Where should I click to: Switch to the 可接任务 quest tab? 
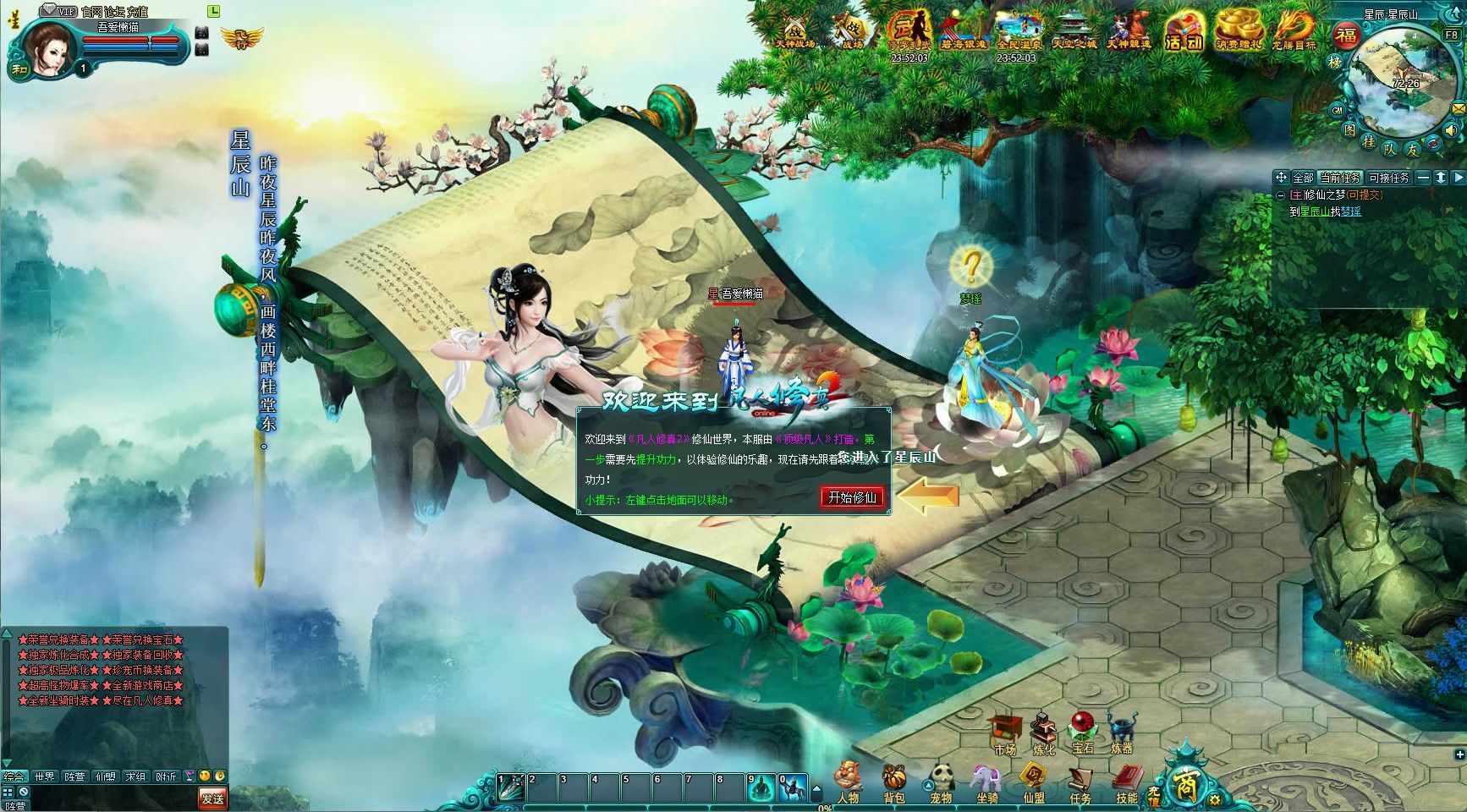point(1389,178)
